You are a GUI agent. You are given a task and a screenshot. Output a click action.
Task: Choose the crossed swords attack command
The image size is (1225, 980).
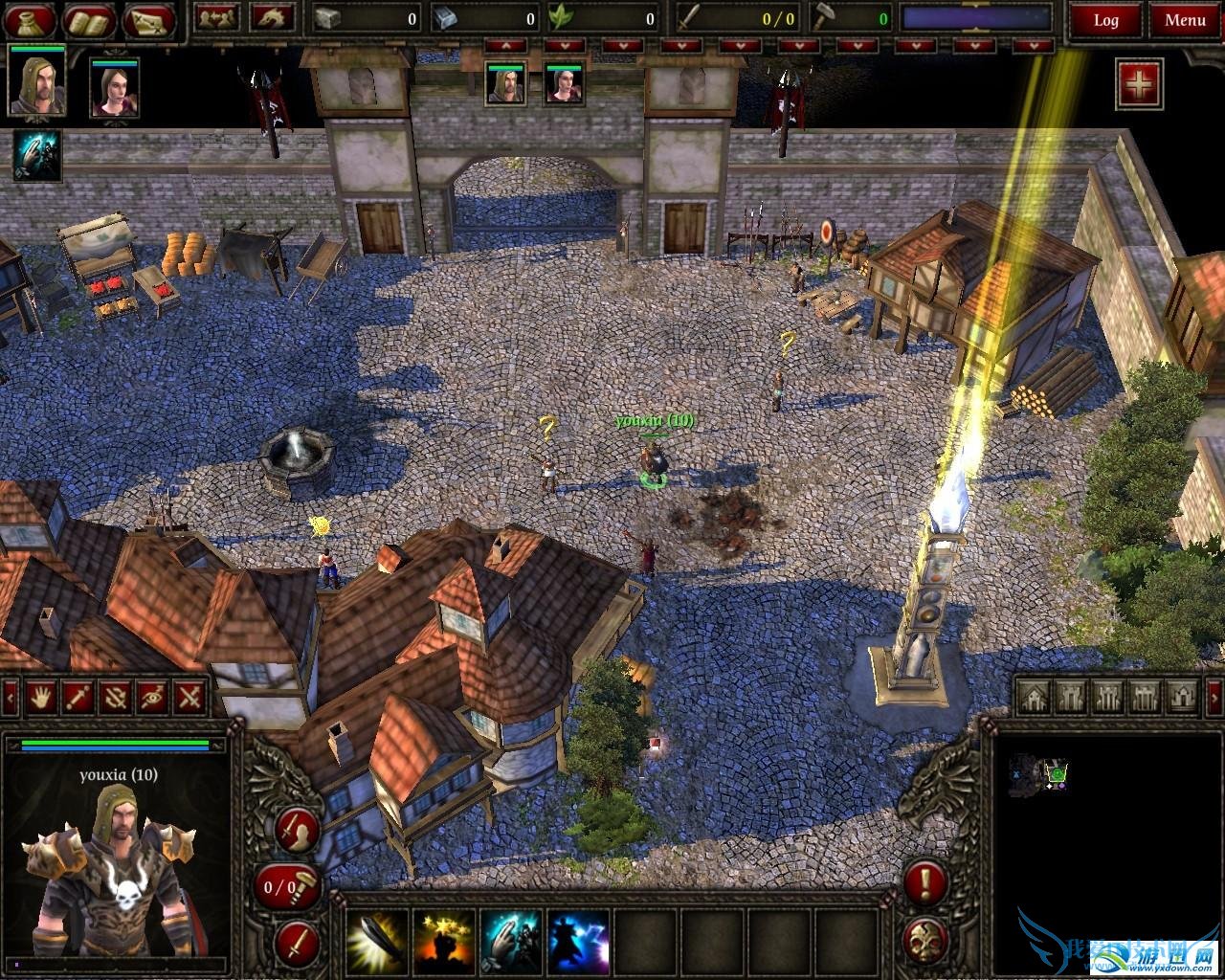click(190, 697)
